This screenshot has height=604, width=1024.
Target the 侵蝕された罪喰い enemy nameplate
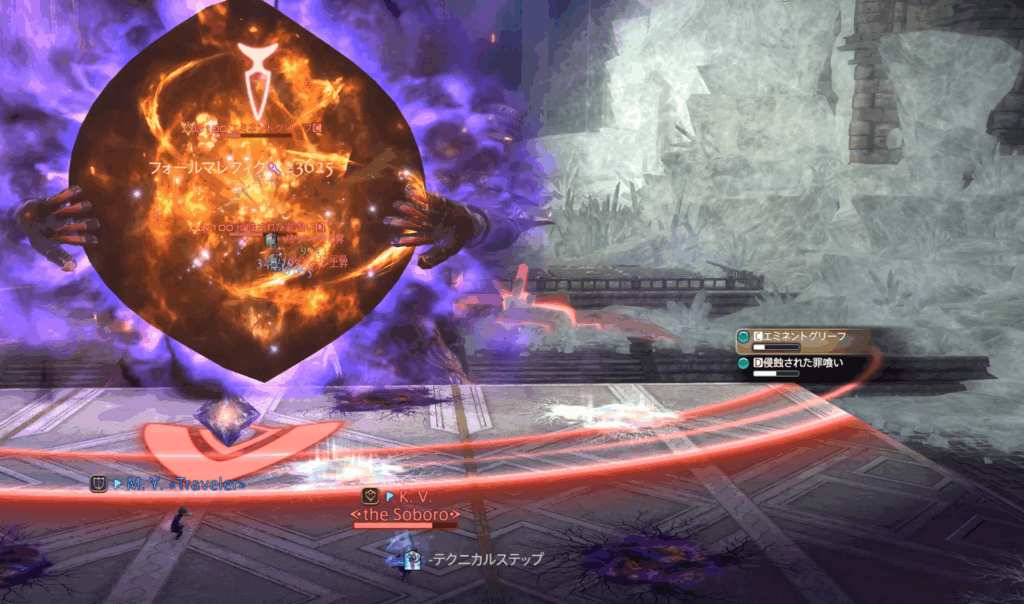[797, 362]
